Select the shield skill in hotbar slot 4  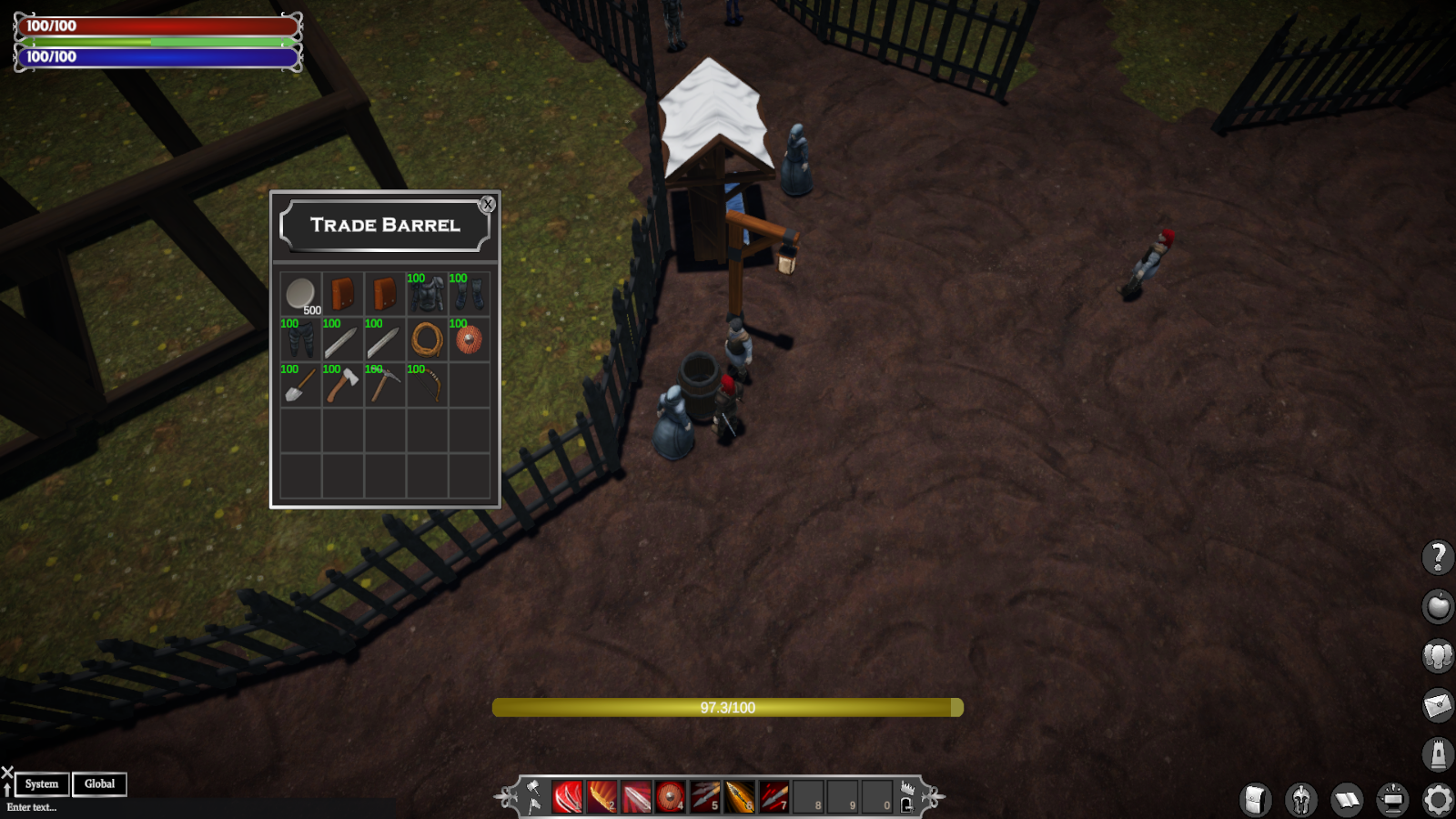click(671, 796)
